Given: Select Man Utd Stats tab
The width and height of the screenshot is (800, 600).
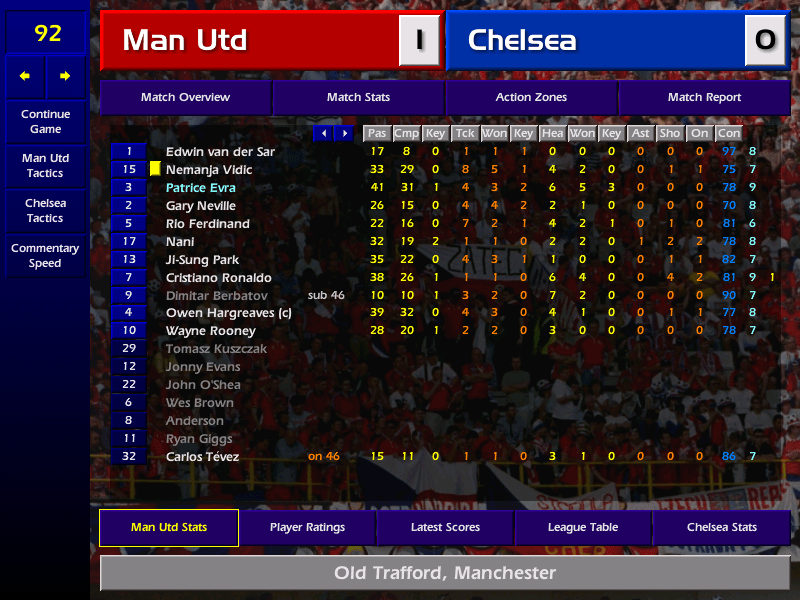Looking at the screenshot, I should pyautogui.click(x=169, y=528).
